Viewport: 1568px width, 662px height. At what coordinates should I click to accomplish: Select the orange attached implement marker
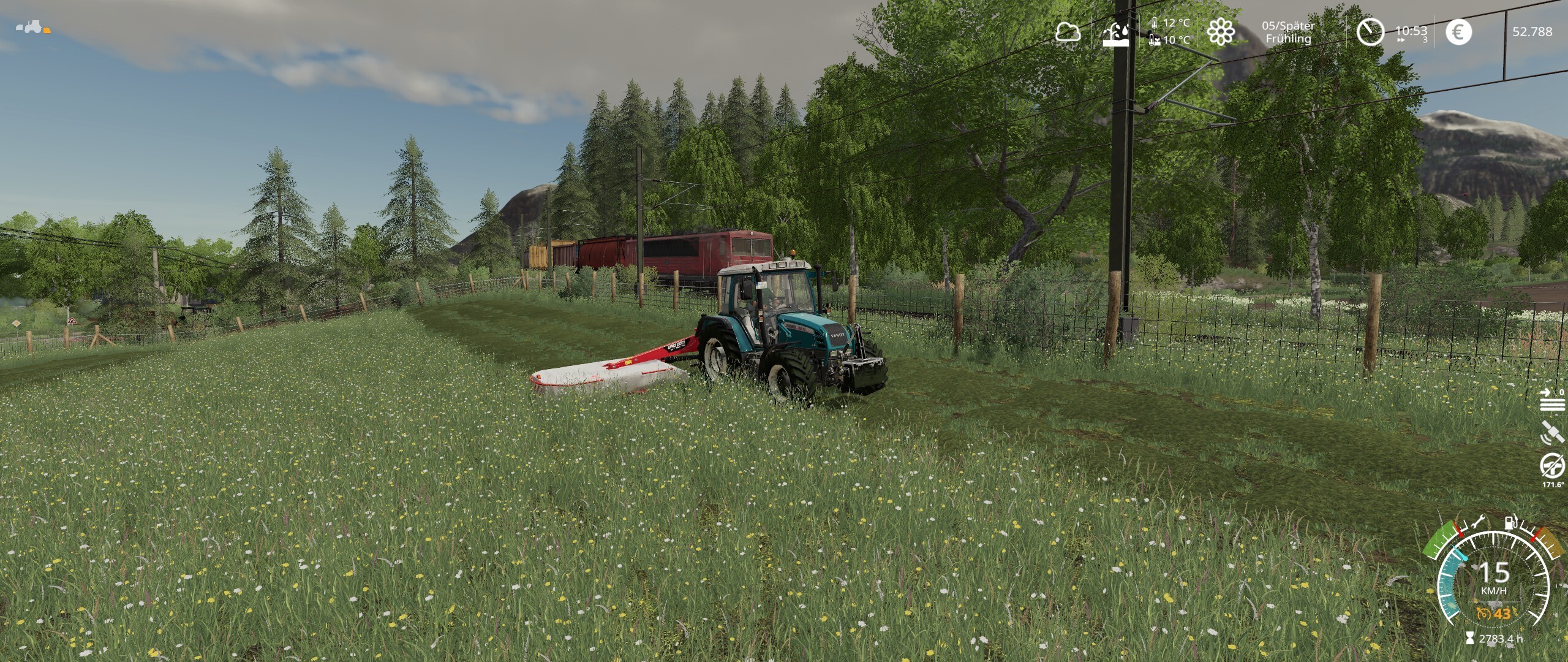47,30
